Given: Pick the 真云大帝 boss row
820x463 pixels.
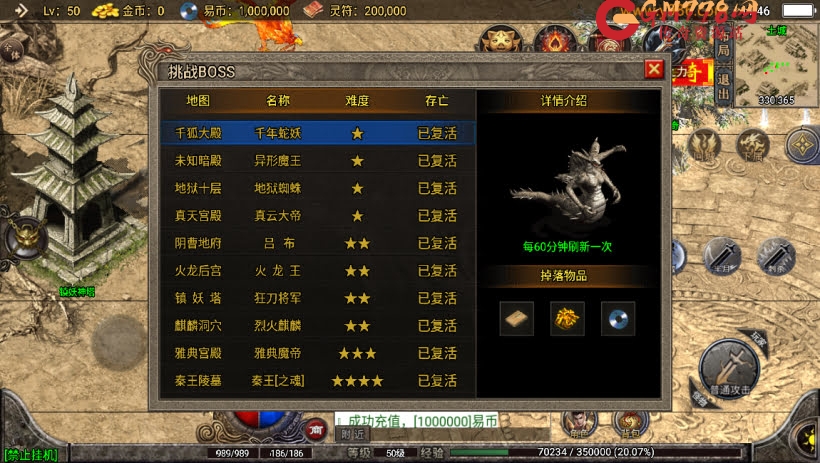Looking at the screenshot, I should pos(317,215).
